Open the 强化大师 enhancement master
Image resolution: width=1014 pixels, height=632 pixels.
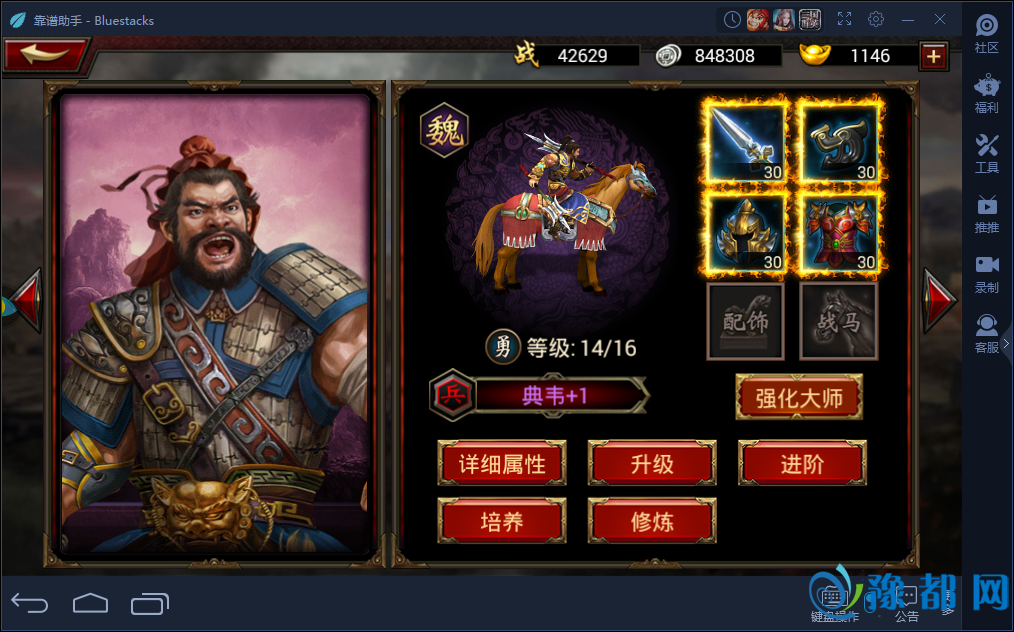click(x=798, y=398)
